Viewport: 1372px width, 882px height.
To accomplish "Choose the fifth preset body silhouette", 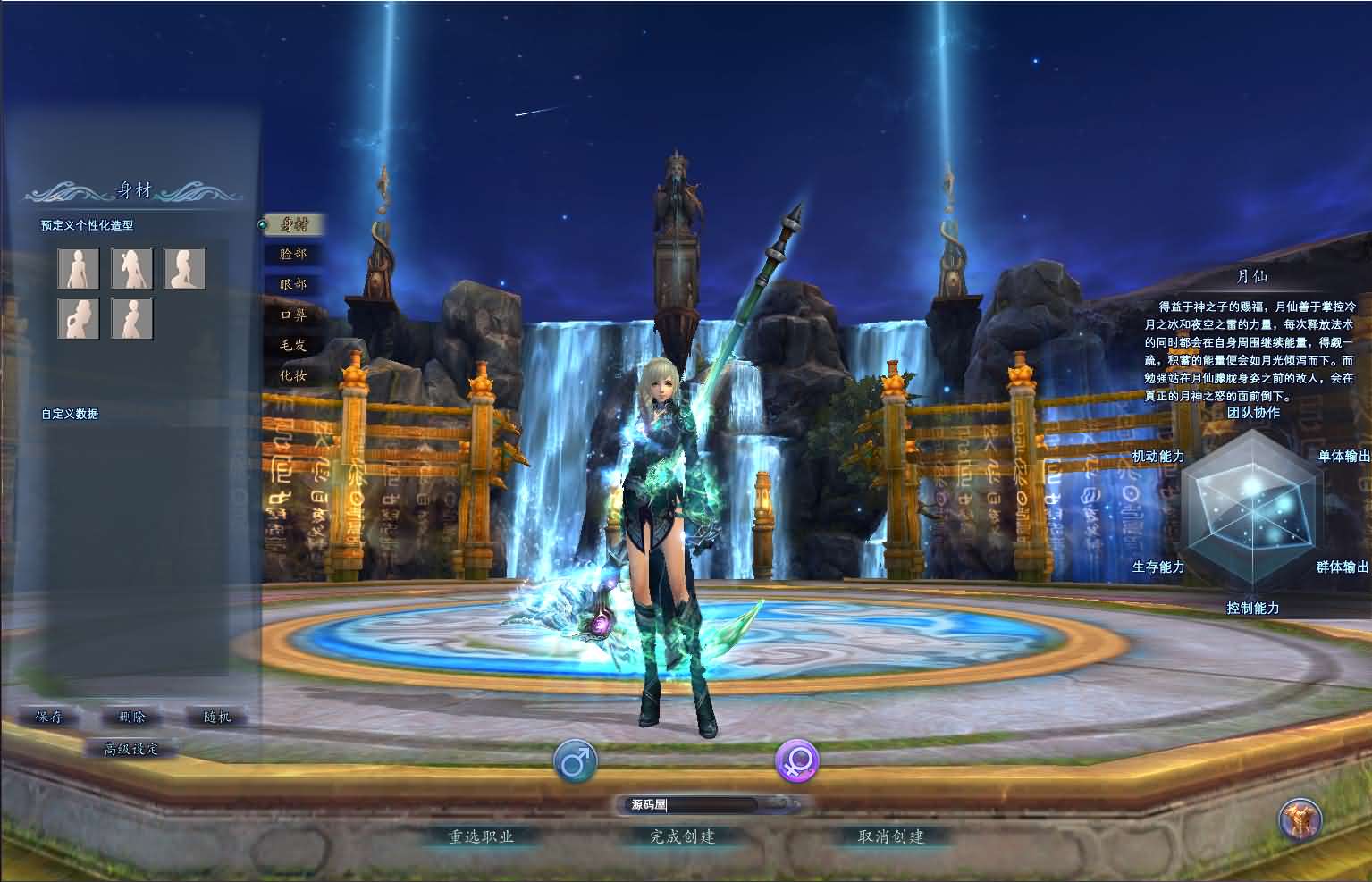I will coord(131,318).
